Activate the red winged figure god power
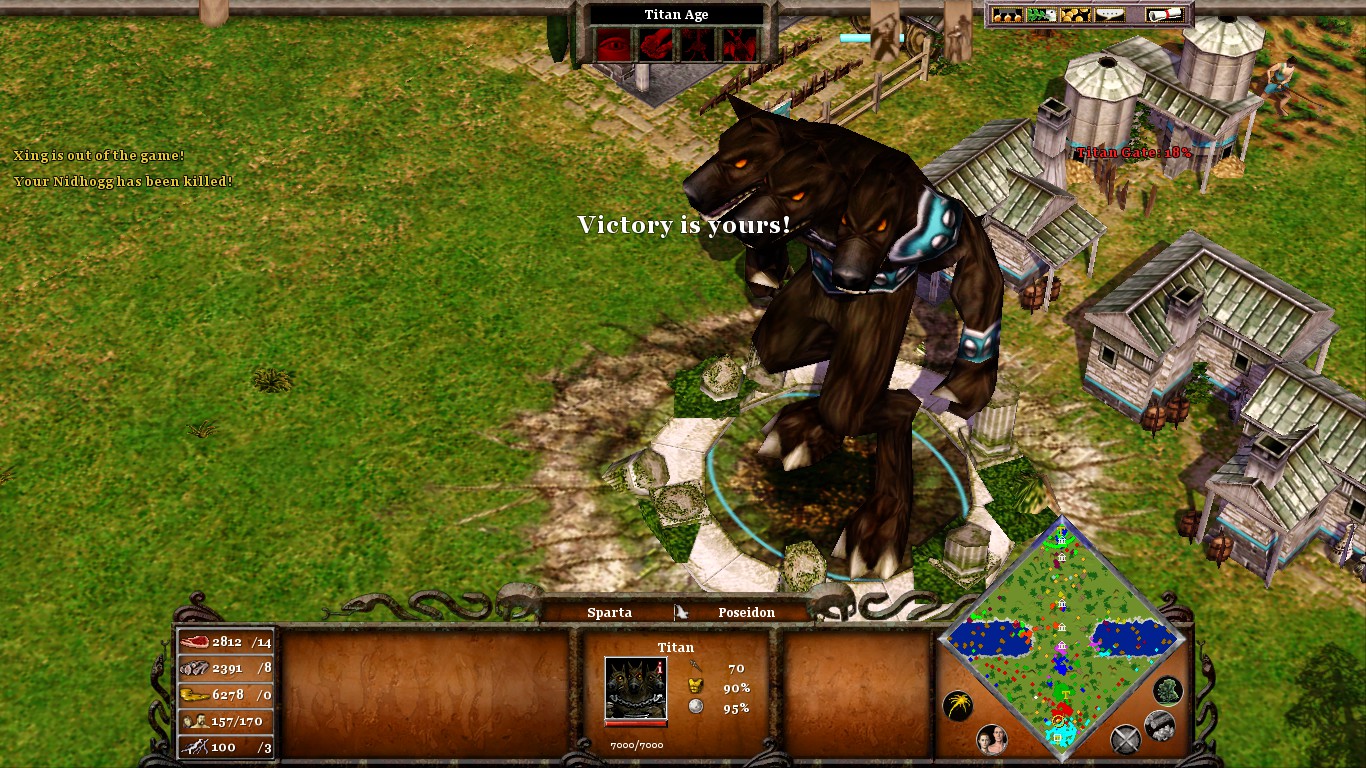The image size is (1366, 768). tap(738, 43)
